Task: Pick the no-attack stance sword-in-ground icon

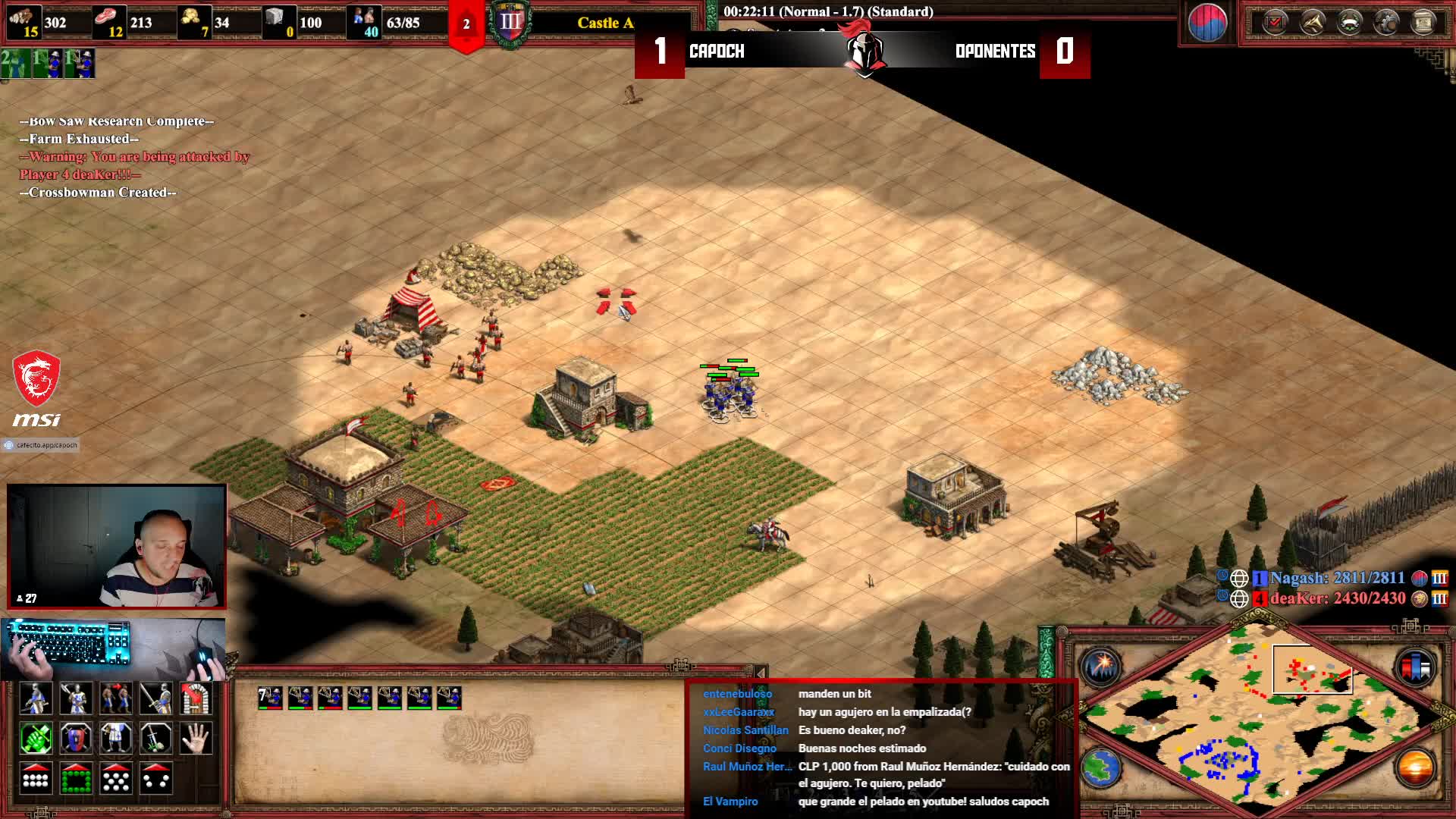Action: [x=155, y=739]
